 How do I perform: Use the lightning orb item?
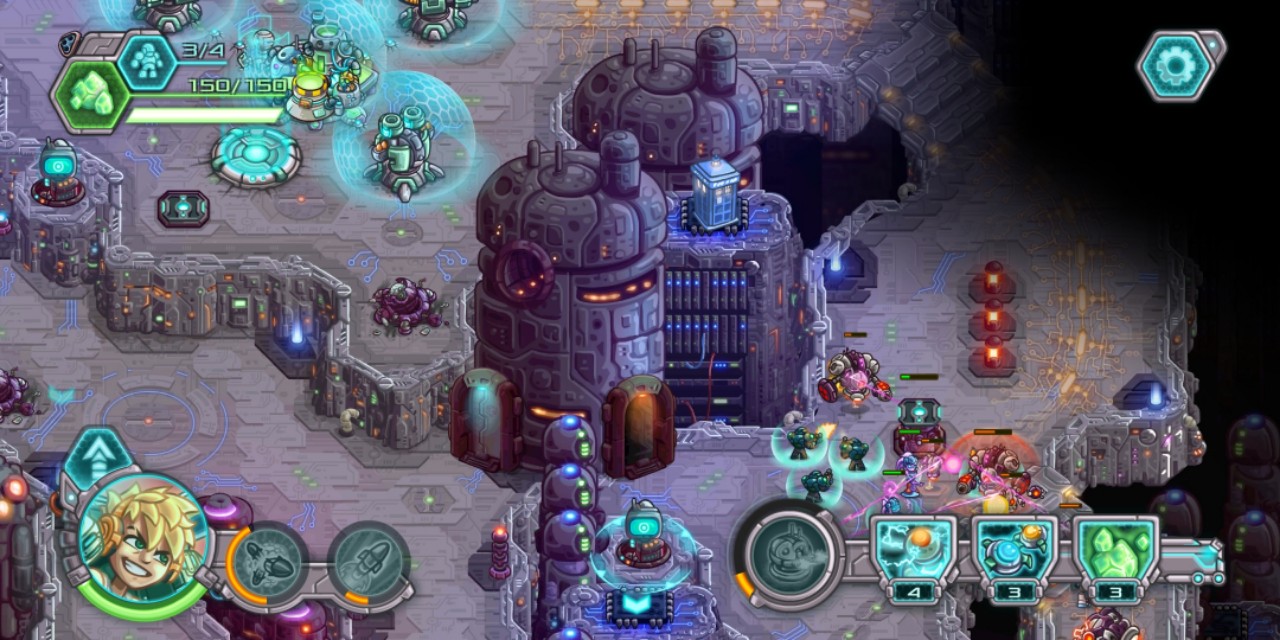[x=915, y=550]
